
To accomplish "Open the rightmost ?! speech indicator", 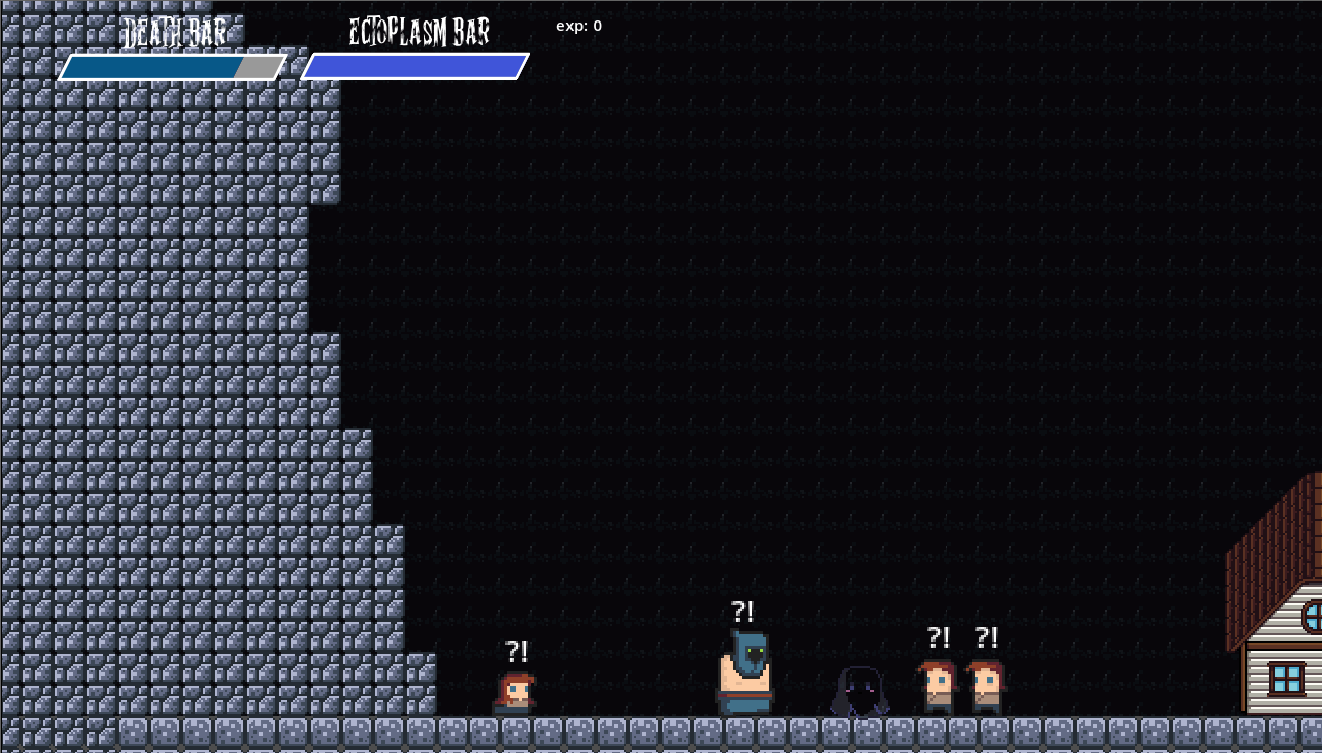I will pos(988,637).
